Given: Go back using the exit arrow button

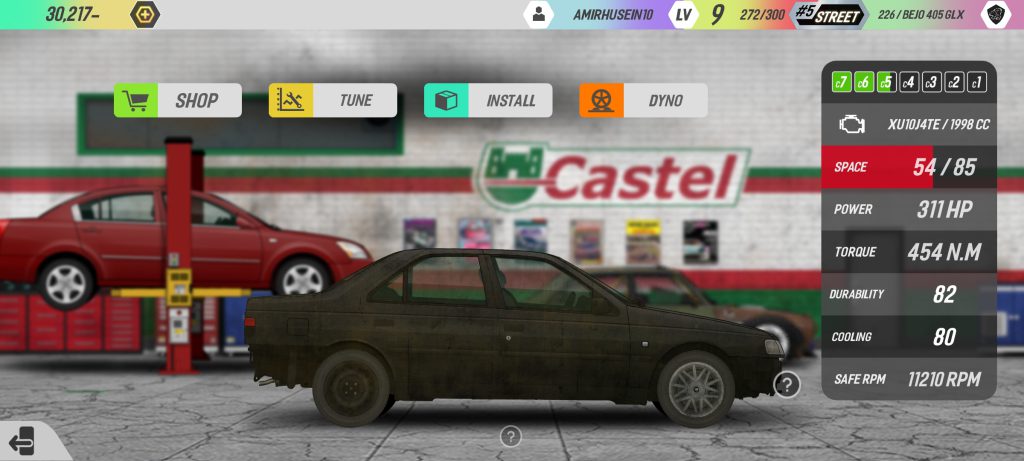Looking at the screenshot, I should point(21,440).
